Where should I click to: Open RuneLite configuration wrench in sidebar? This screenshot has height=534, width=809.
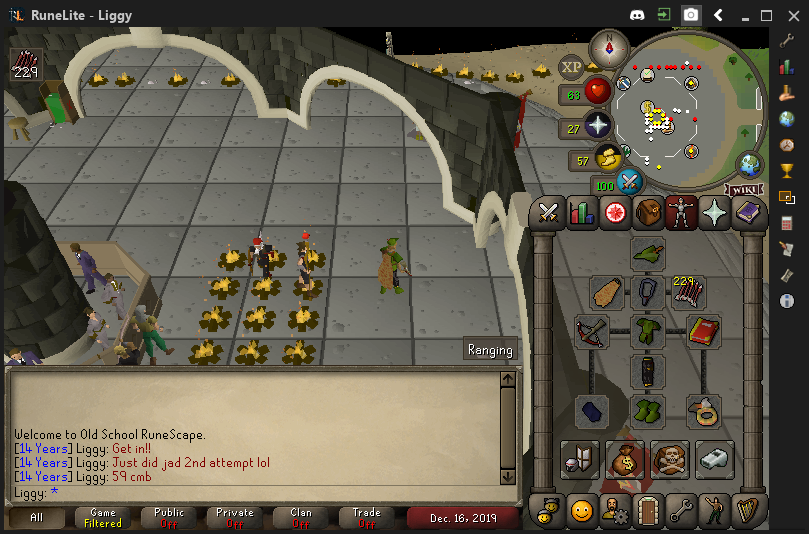(x=787, y=41)
